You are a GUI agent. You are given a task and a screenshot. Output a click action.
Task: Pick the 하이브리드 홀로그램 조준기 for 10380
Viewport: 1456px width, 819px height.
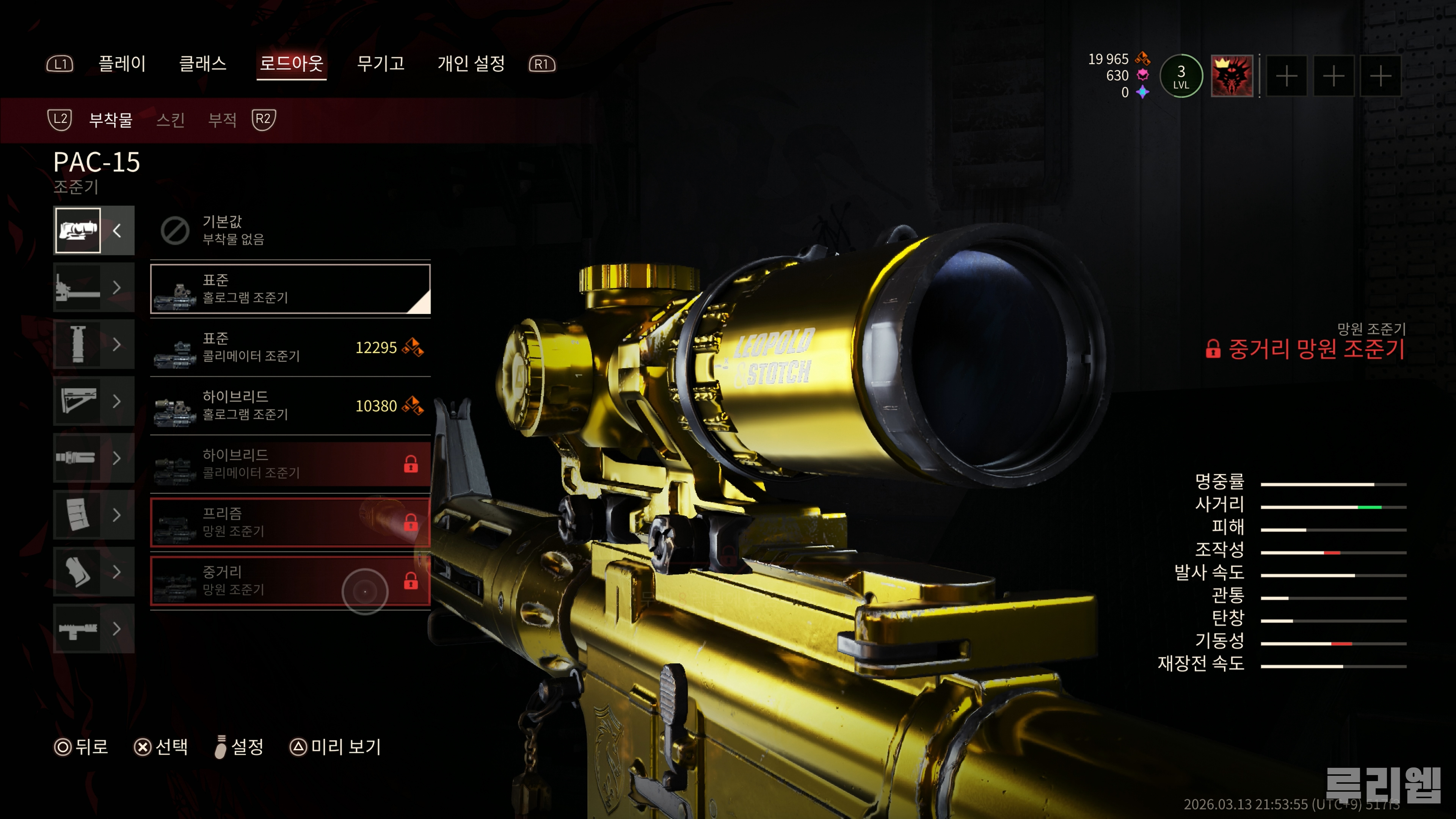point(289,405)
